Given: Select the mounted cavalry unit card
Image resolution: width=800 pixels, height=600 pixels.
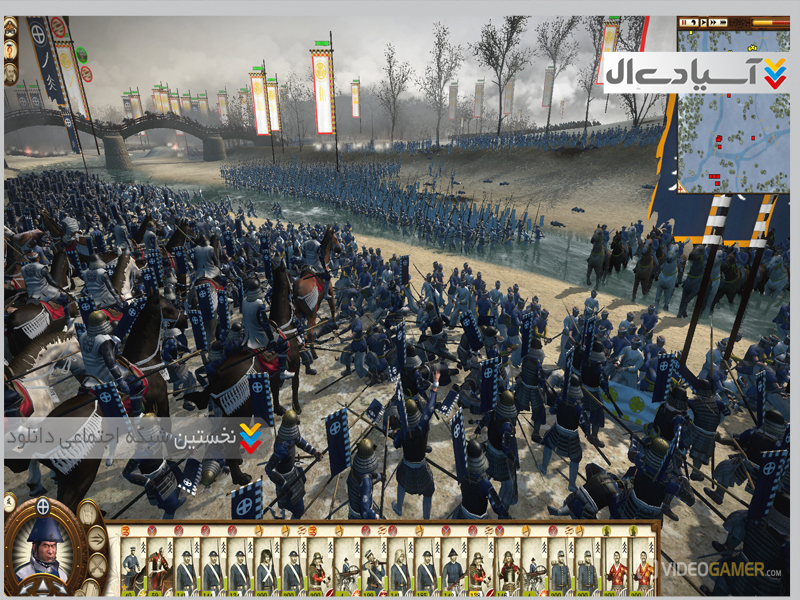Looking at the screenshot, I should click(158, 572).
